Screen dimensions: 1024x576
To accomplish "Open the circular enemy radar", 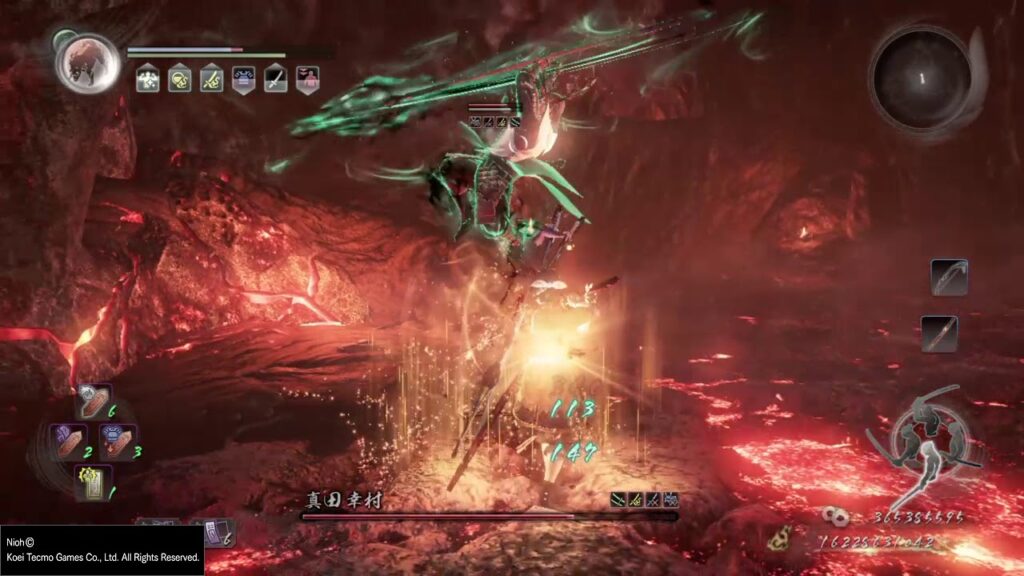I will point(921,77).
